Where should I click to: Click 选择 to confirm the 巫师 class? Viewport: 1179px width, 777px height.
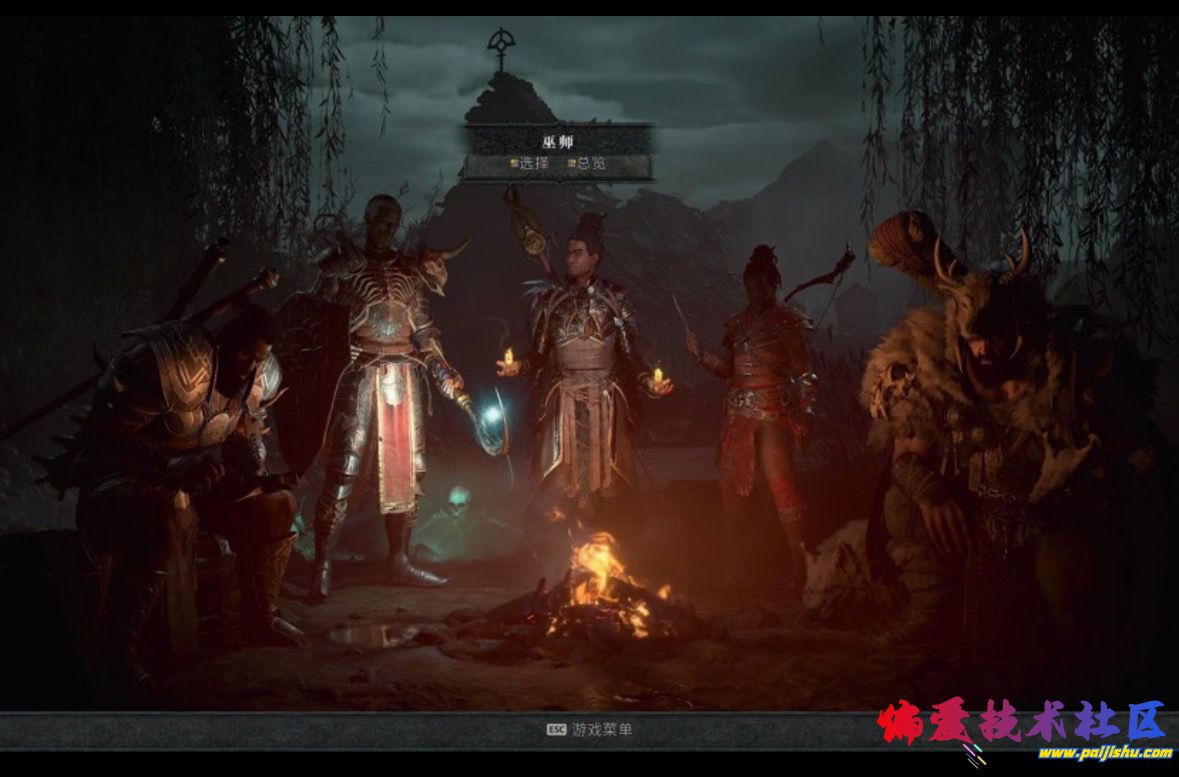530,164
